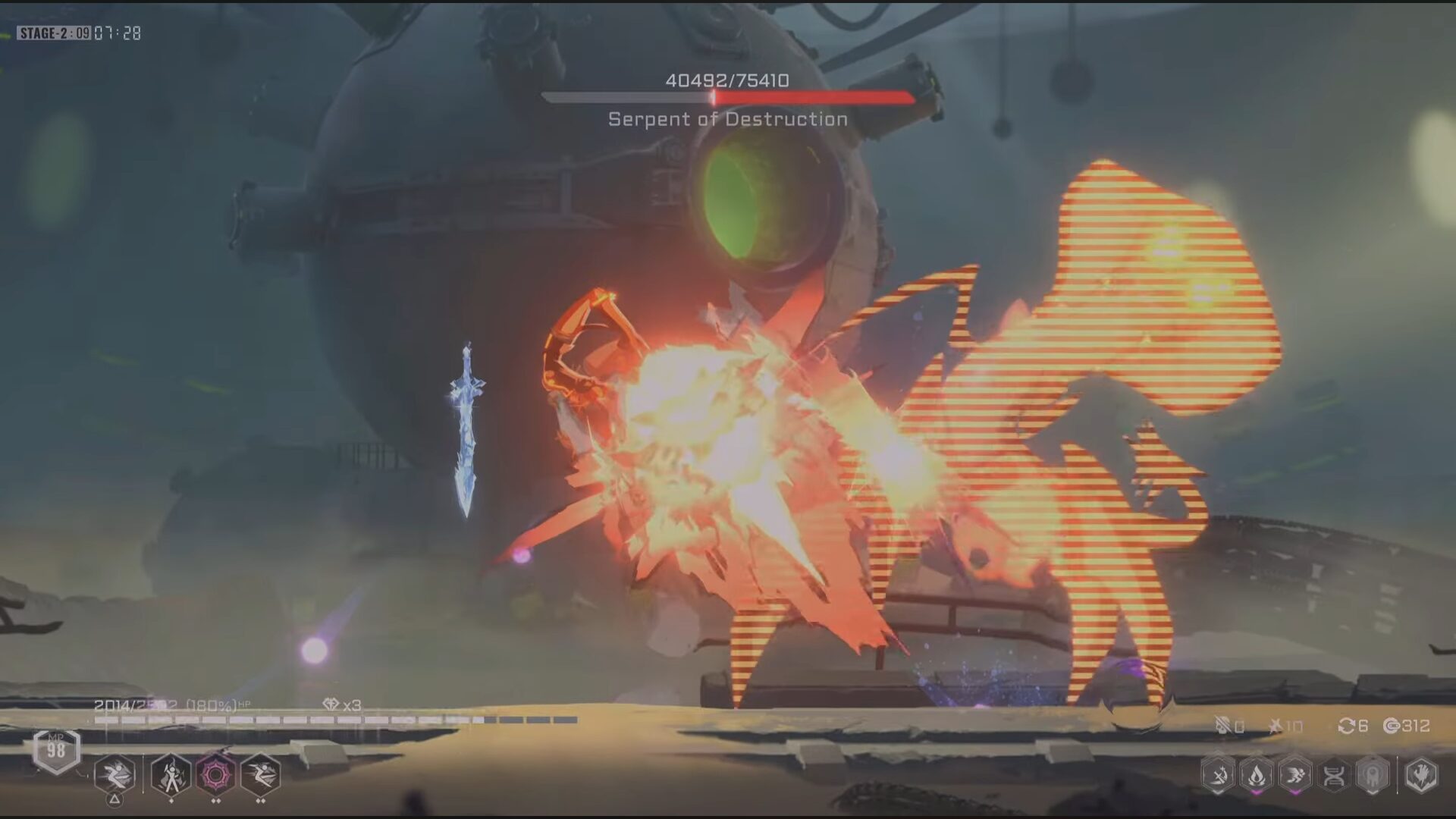Viewport: 1456px width, 819px height.
Task: Activate the clawed hand icon
Action: click(x=1420, y=775)
